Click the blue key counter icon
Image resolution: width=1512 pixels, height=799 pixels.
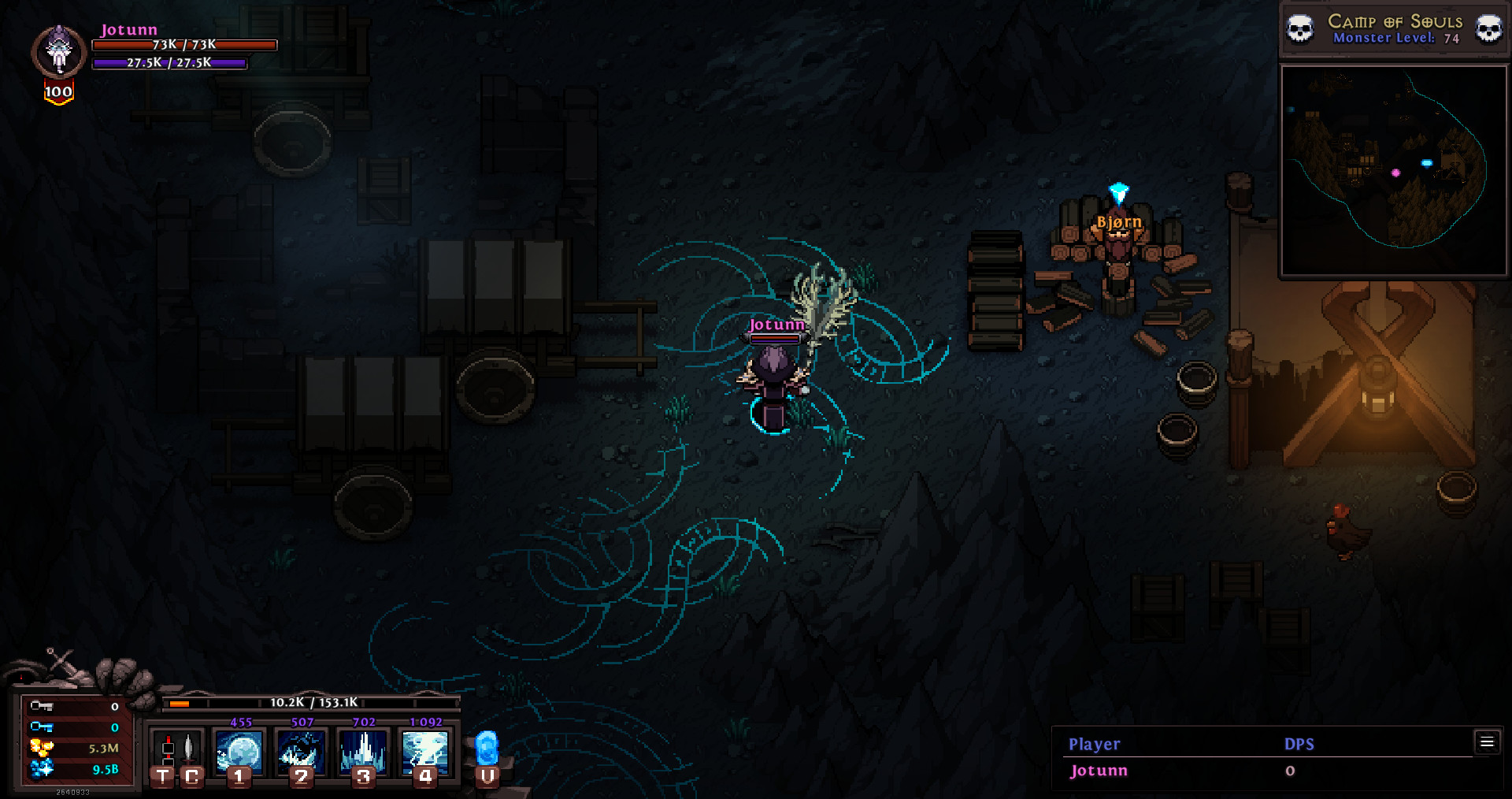(x=42, y=727)
